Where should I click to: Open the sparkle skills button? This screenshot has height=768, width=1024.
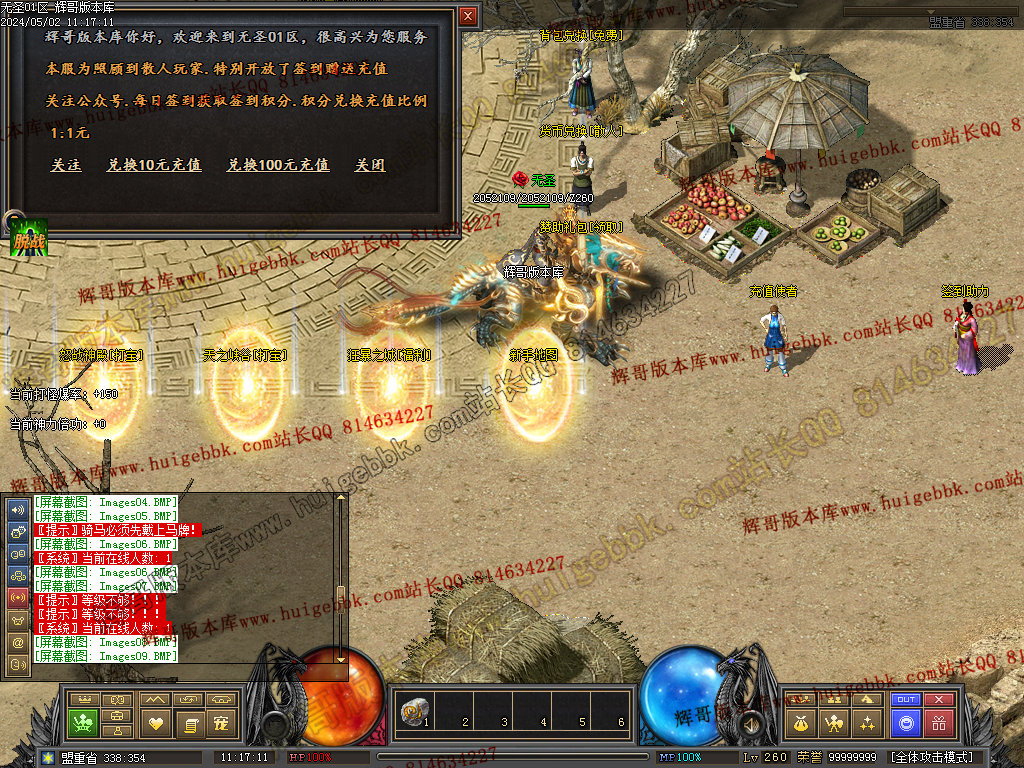[x=866, y=722]
